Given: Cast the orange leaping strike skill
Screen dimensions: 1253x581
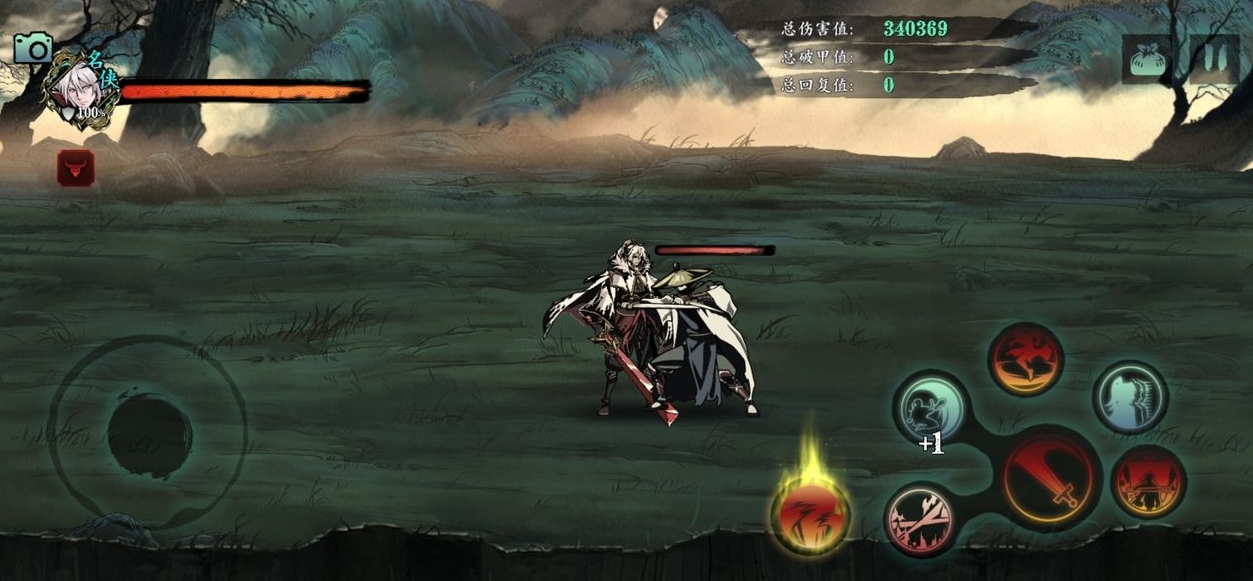Looking at the screenshot, I should [1025, 359].
